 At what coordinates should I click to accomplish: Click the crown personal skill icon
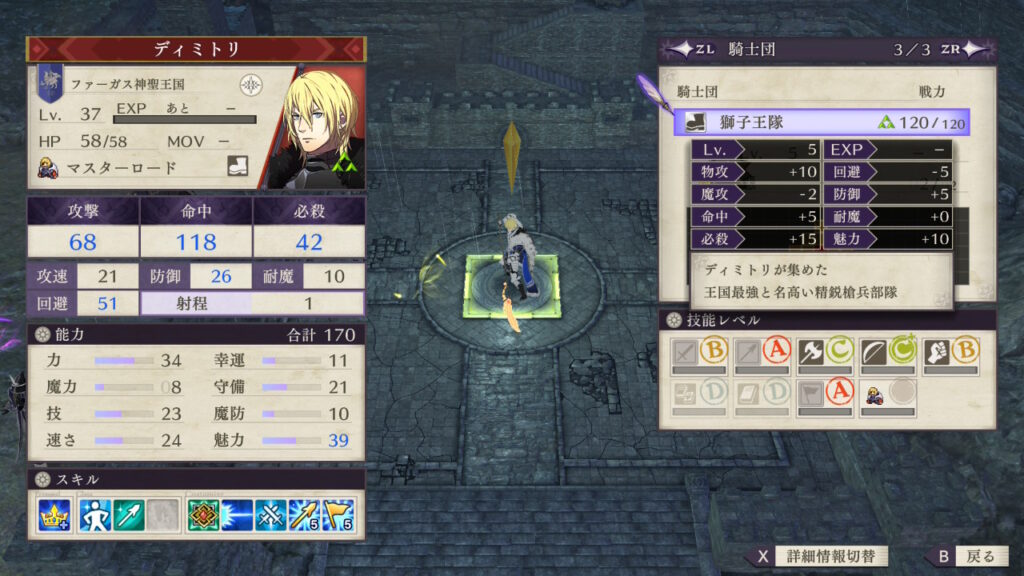point(53,515)
